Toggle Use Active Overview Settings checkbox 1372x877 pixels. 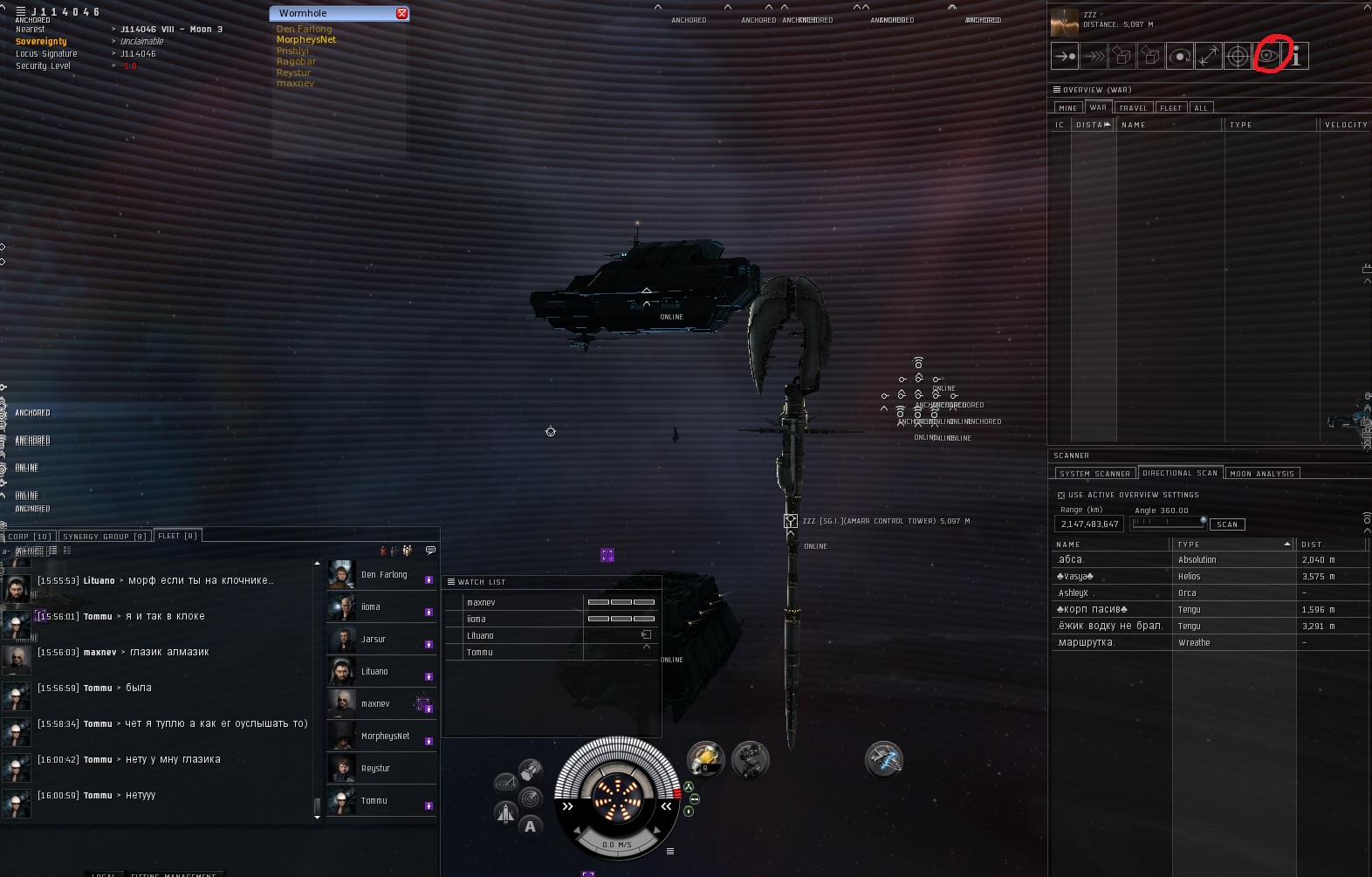[1061, 496]
